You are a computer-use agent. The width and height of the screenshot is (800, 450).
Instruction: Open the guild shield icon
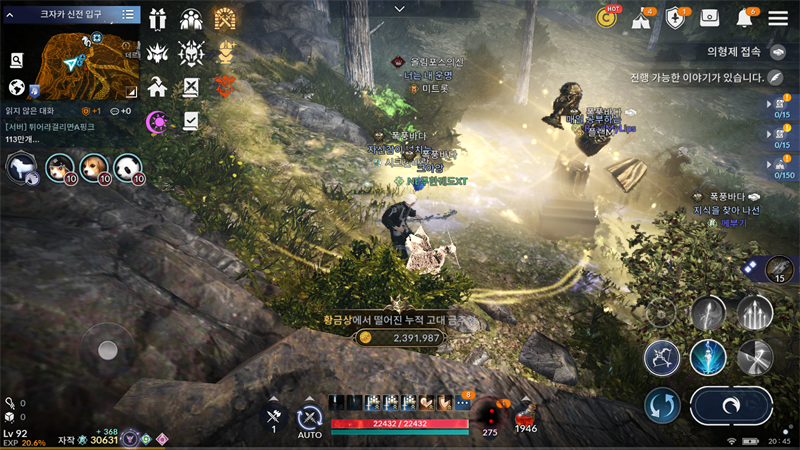click(x=675, y=18)
